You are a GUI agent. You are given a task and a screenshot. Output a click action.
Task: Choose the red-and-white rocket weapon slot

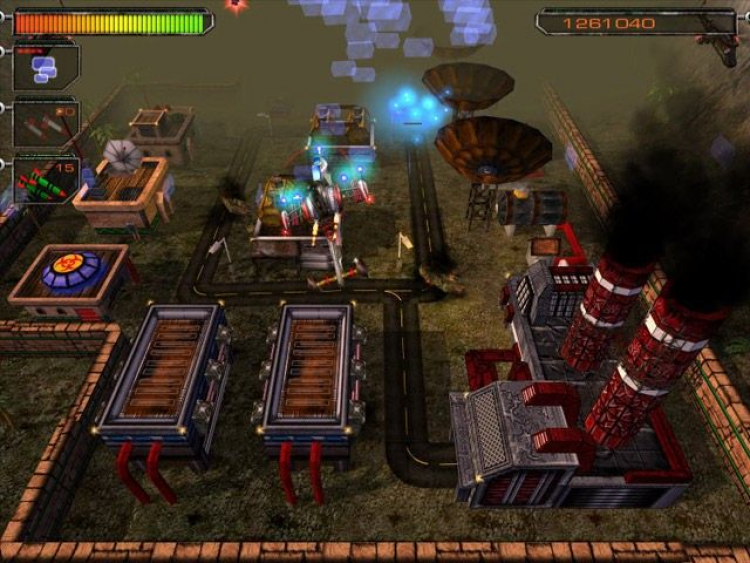pyautogui.click(x=45, y=124)
